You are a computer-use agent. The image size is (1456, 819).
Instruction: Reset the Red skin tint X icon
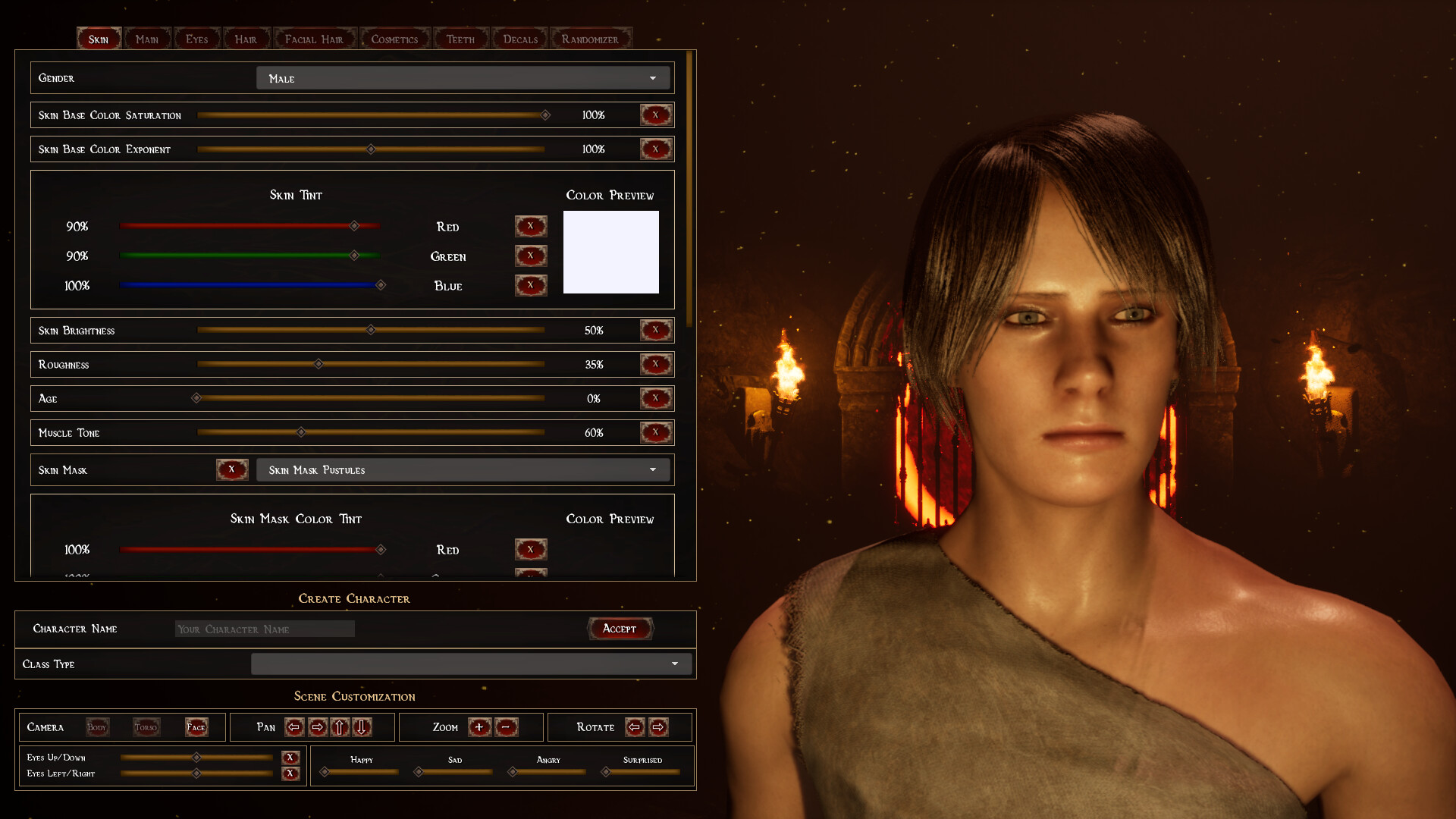(x=531, y=225)
